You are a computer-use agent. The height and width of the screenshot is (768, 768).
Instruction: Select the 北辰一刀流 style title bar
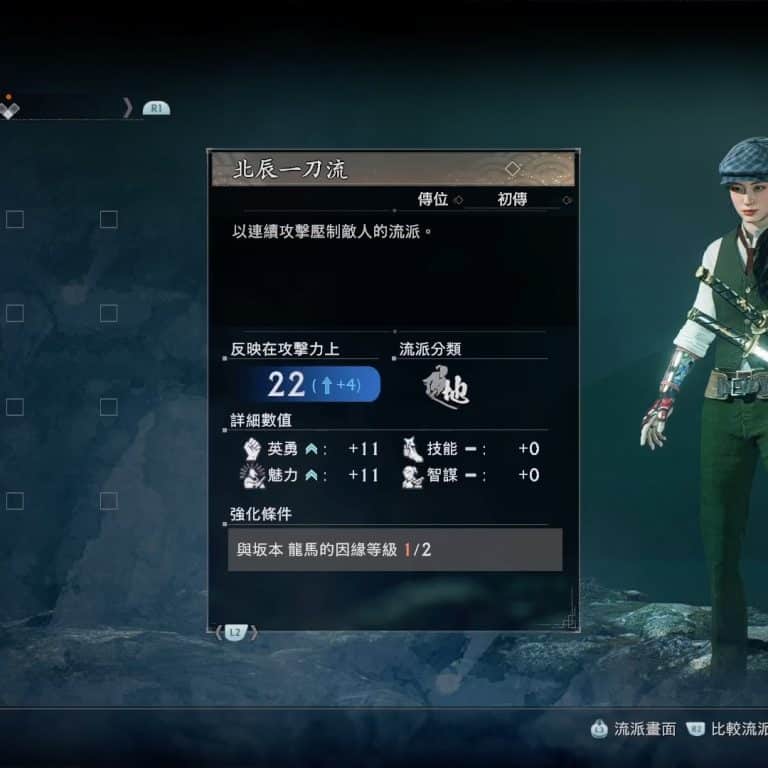tap(392, 169)
